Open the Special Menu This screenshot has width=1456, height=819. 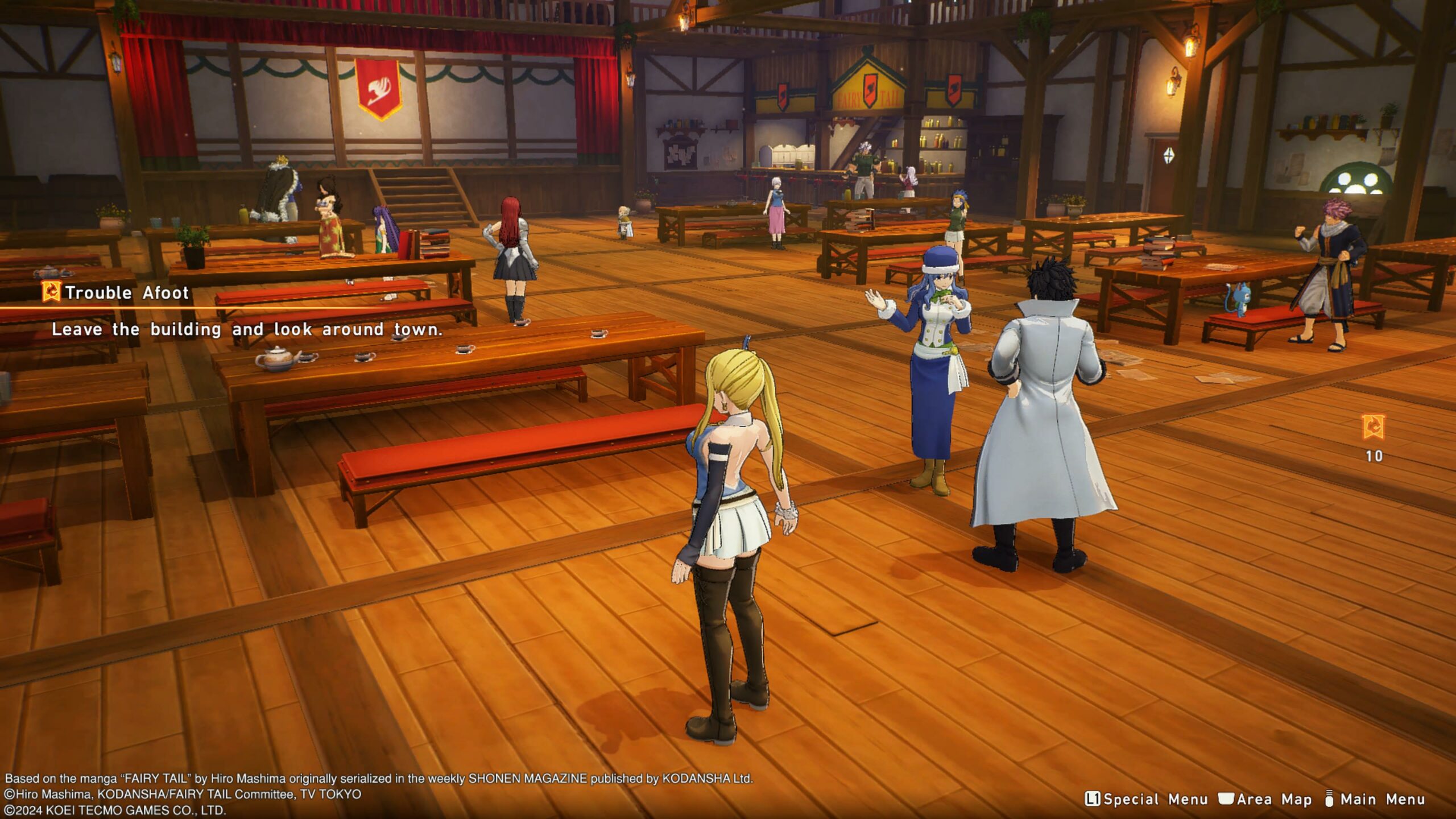click(x=1146, y=799)
